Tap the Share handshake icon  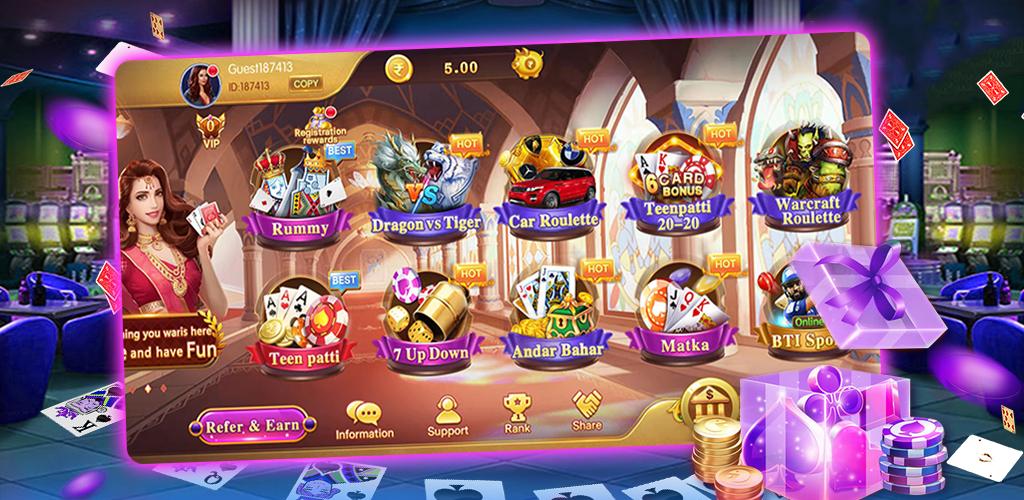[x=587, y=409]
